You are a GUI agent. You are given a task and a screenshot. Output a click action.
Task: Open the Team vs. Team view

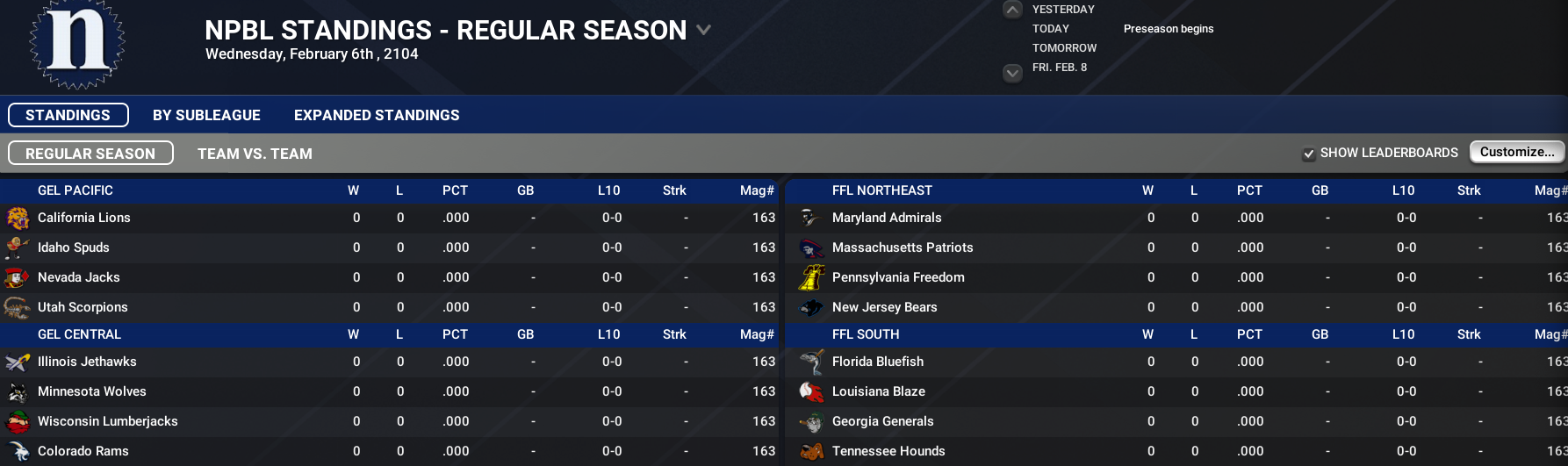click(x=255, y=154)
